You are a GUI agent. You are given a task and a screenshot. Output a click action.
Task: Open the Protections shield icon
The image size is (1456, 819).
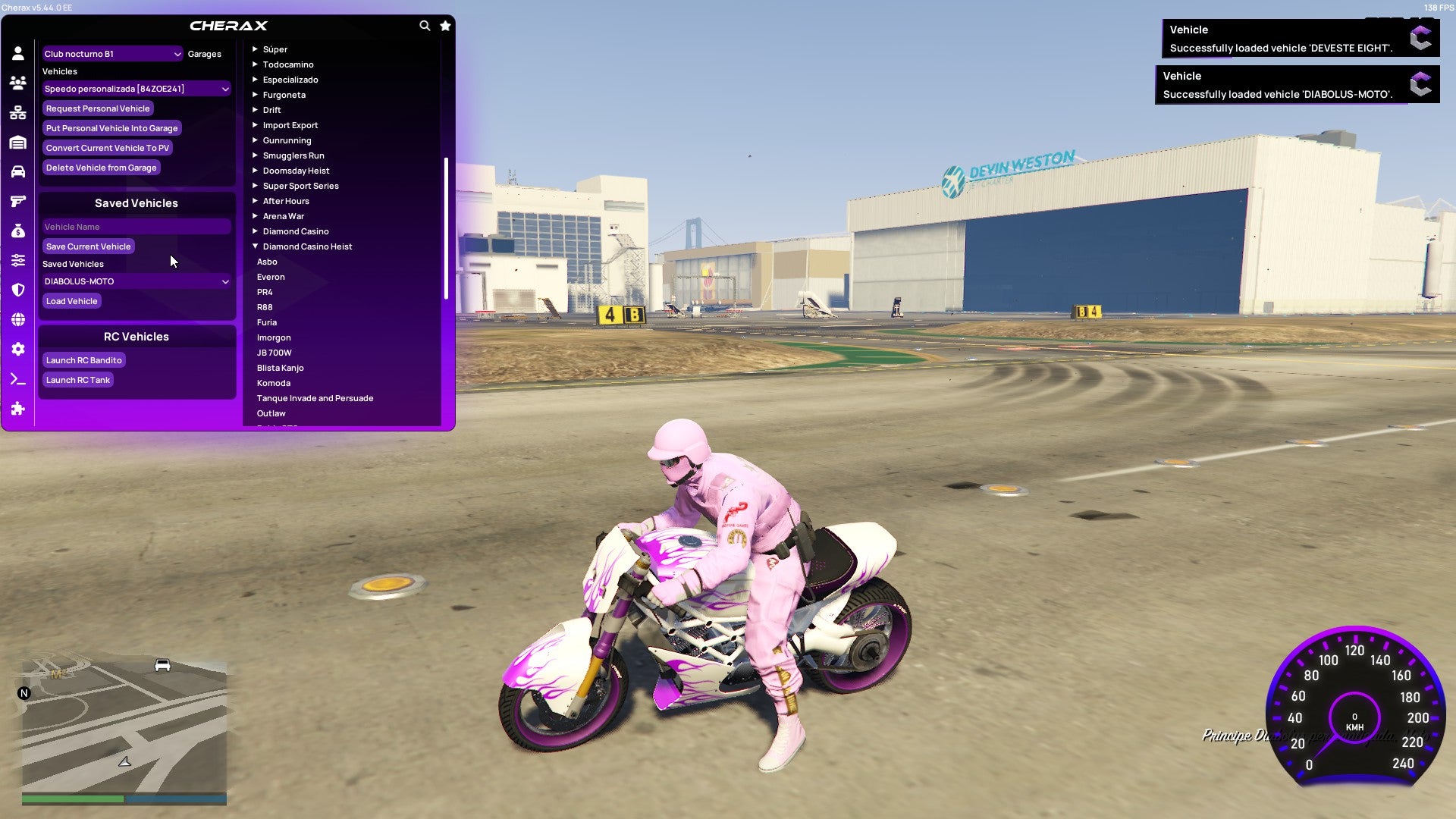17,290
